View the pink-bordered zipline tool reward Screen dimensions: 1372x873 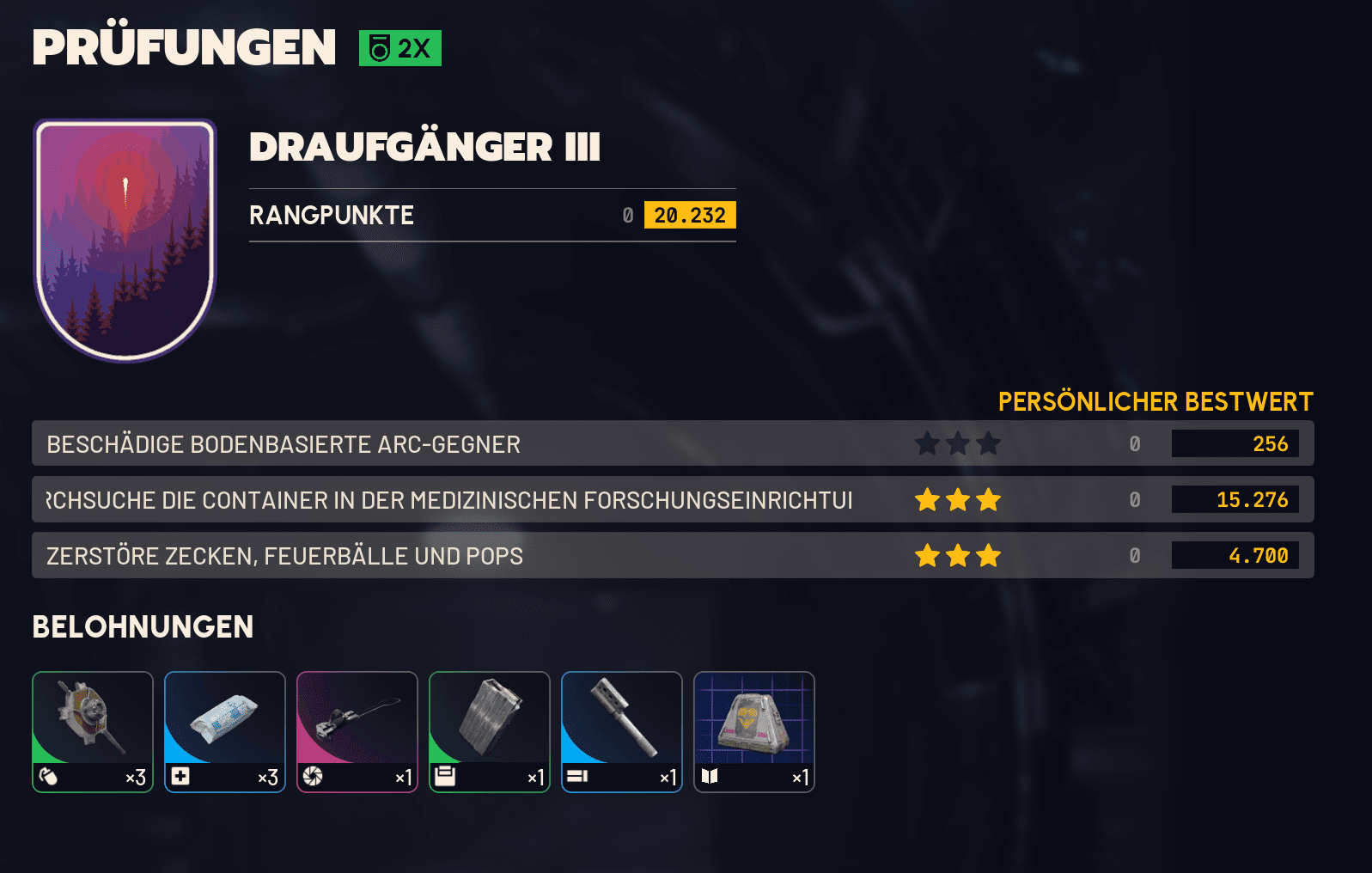357,731
